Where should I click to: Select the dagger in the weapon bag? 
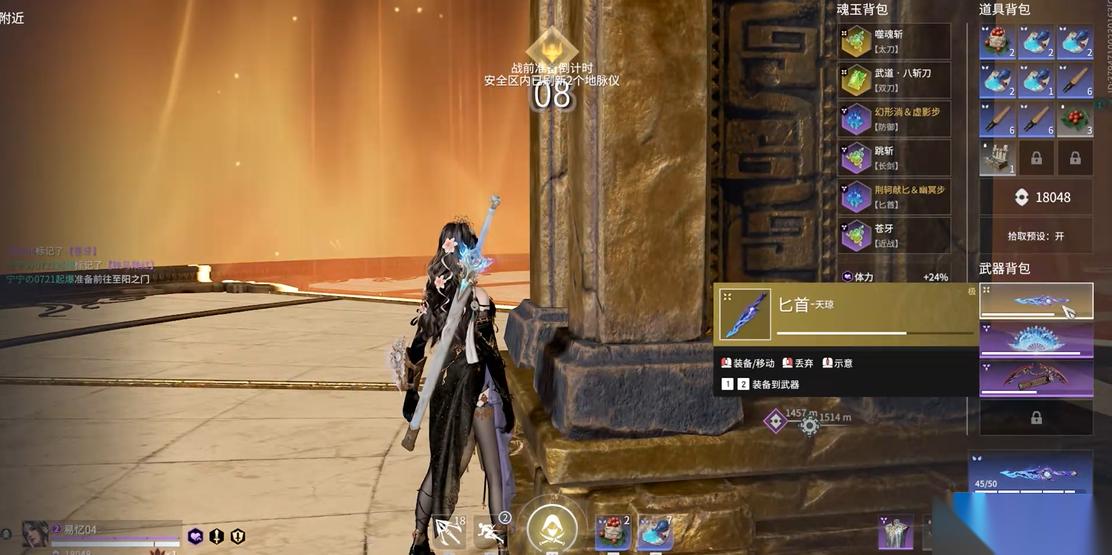click(1035, 301)
